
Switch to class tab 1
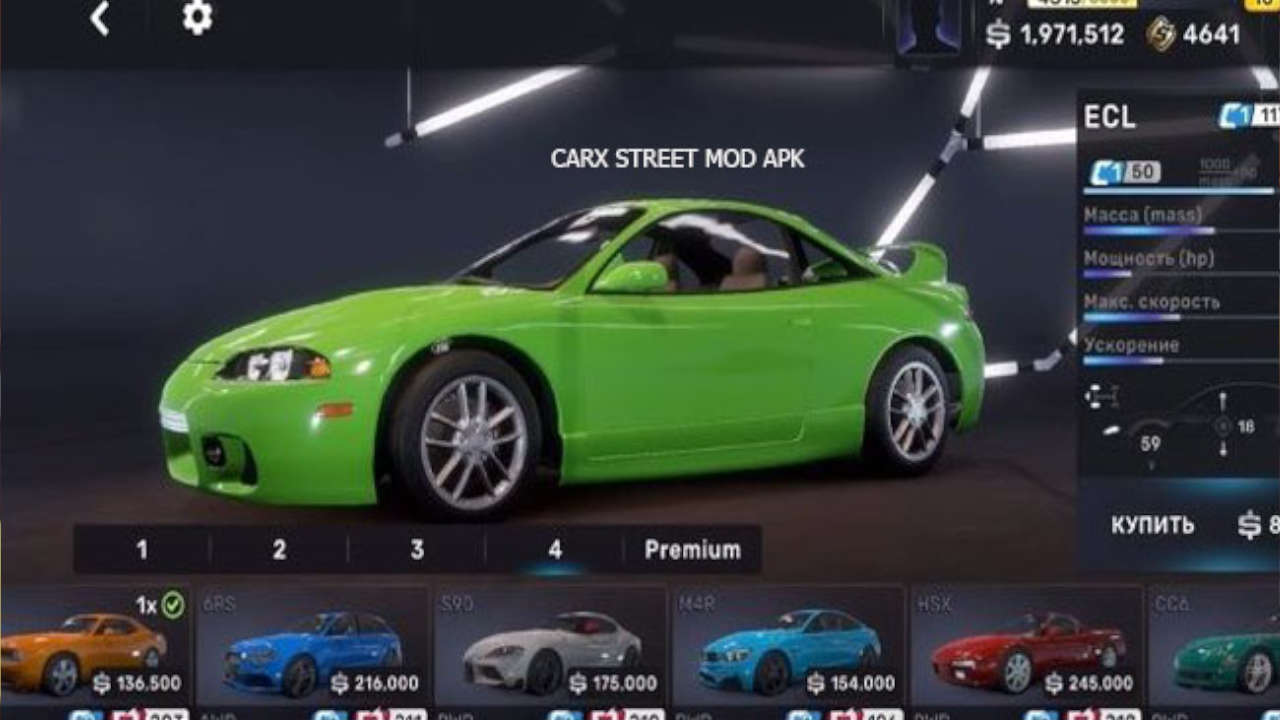[x=142, y=549]
